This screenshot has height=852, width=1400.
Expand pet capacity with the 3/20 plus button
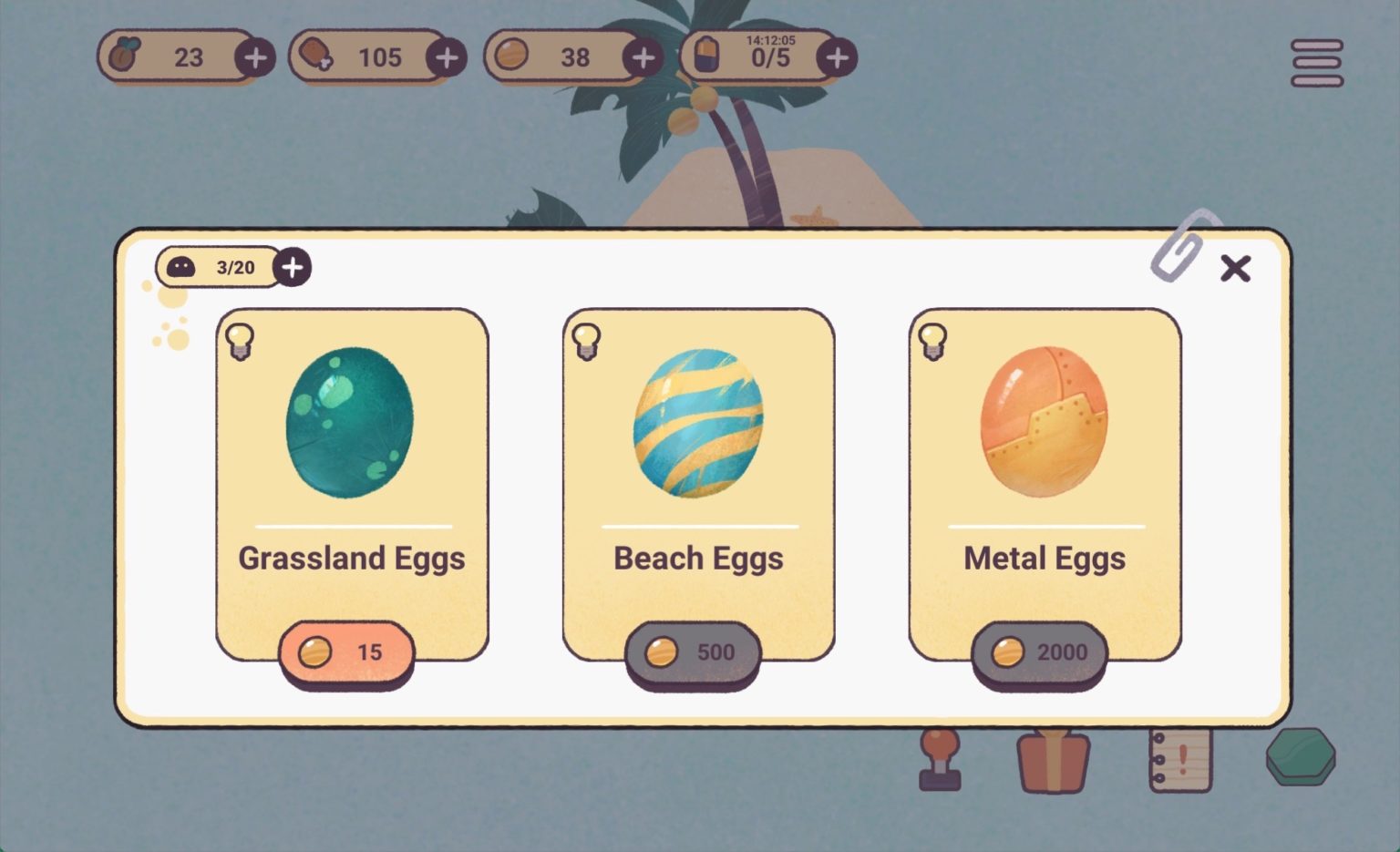tap(293, 267)
